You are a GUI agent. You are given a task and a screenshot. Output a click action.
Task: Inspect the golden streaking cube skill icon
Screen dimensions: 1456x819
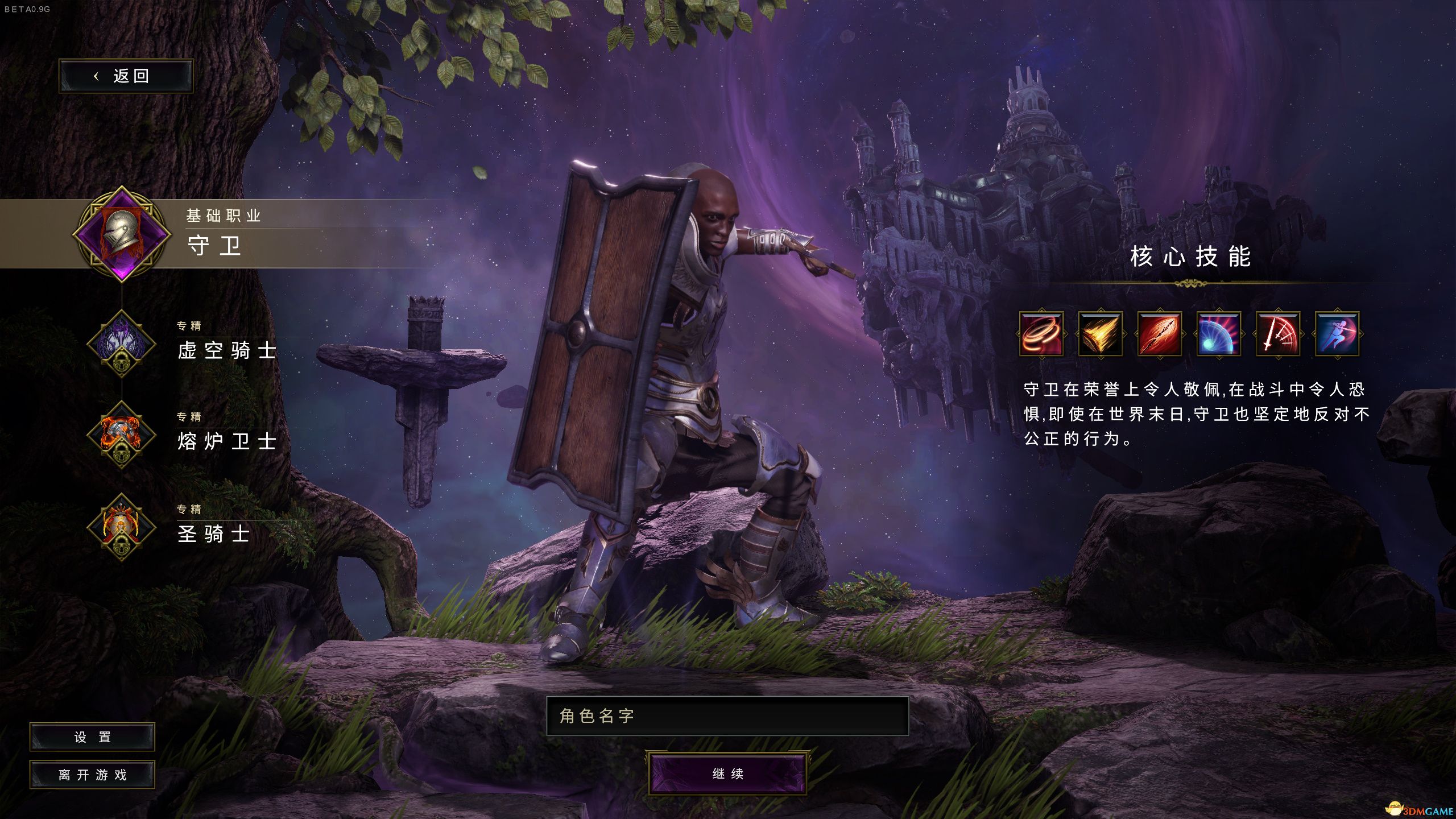click(x=1101, y=334)
